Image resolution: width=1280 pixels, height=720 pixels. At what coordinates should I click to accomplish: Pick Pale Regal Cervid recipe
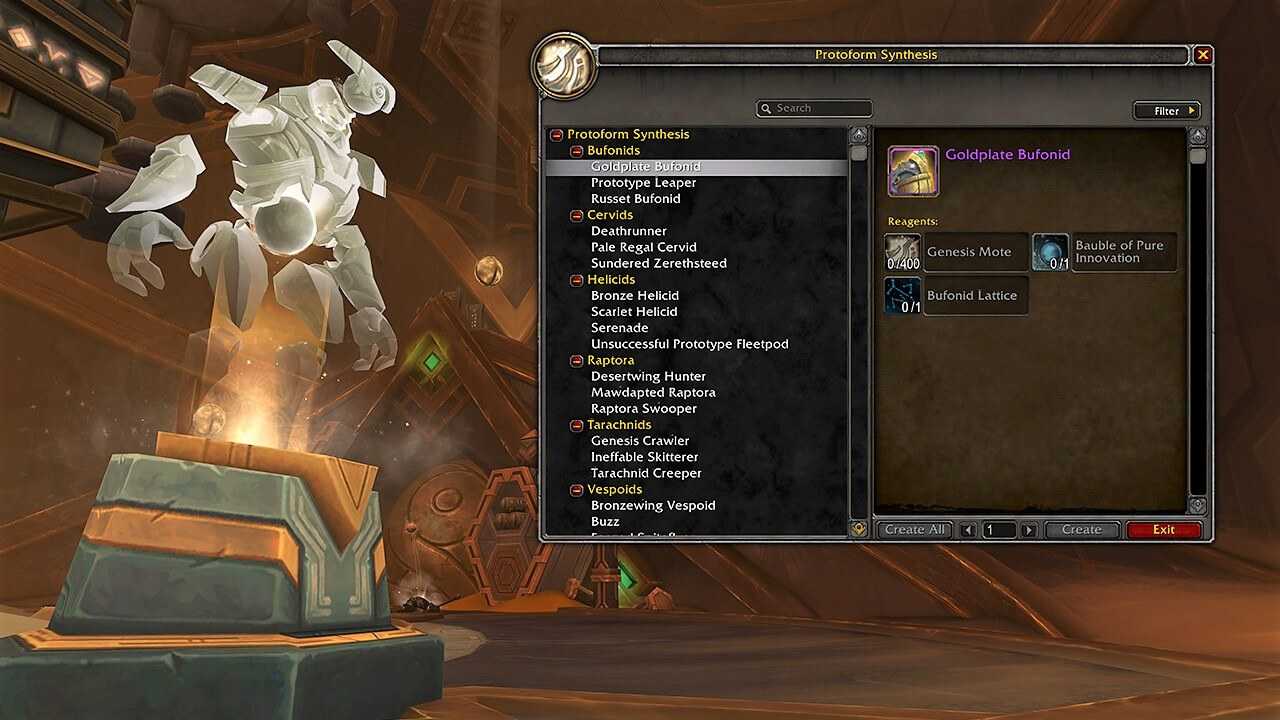click(x=643, y=247)
